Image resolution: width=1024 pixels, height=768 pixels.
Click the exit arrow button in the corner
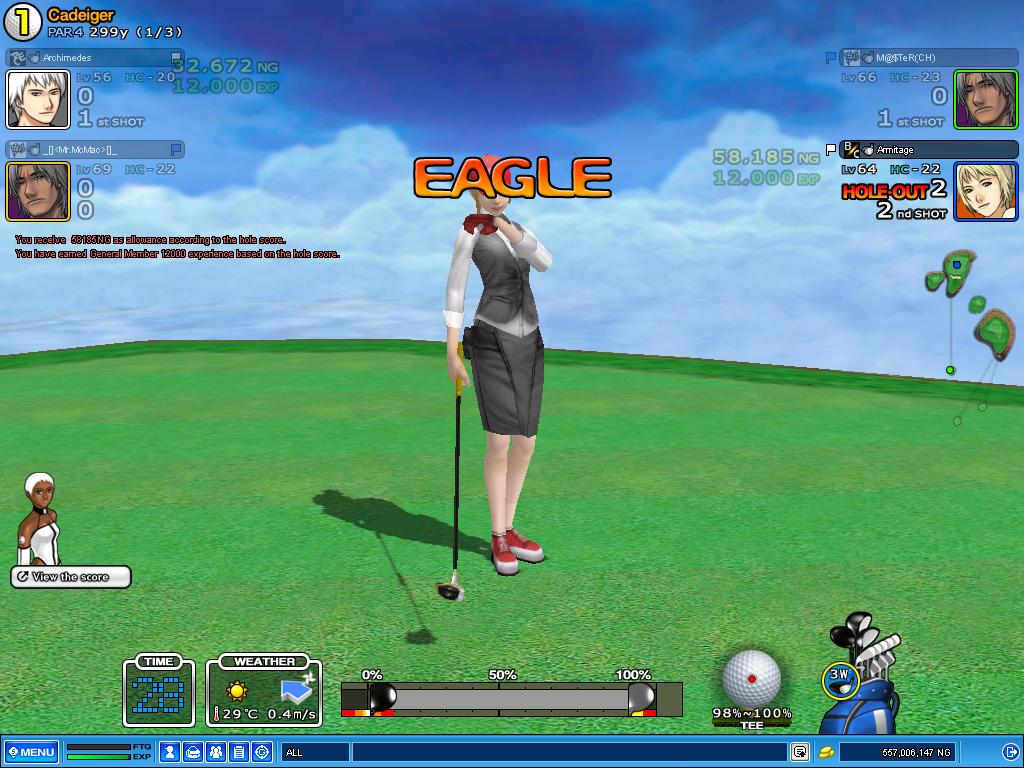click(1010, 752)
